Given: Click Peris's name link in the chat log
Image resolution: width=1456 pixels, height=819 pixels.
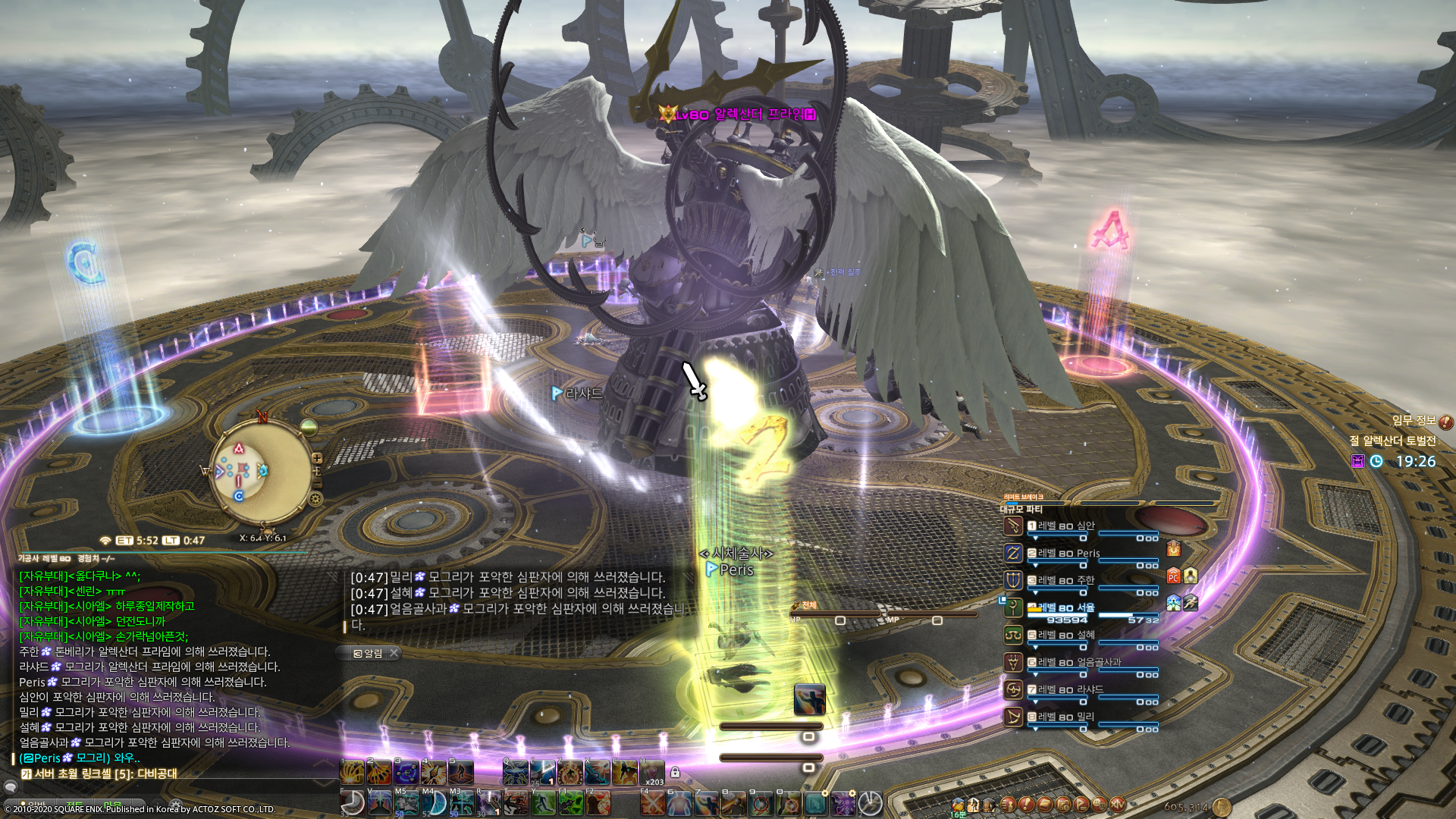Looking at the screenshot, I should 46,759.
